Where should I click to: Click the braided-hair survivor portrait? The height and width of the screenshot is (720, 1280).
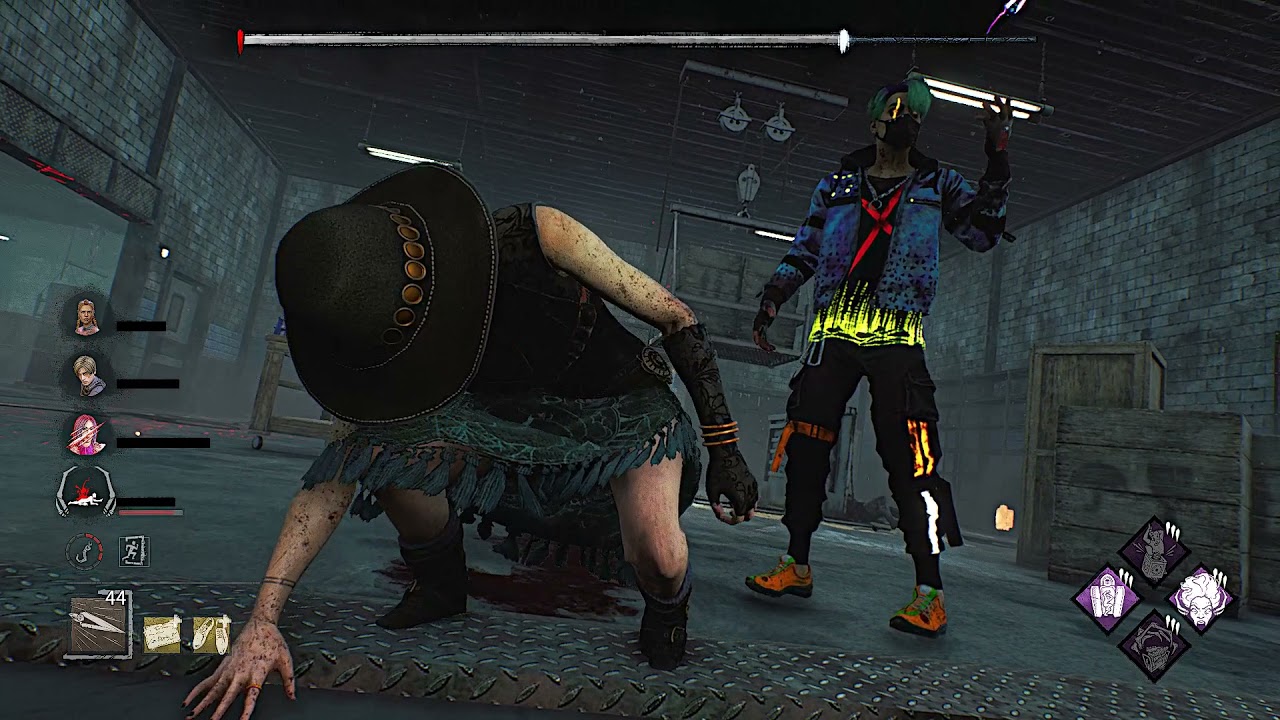point(87,318)
